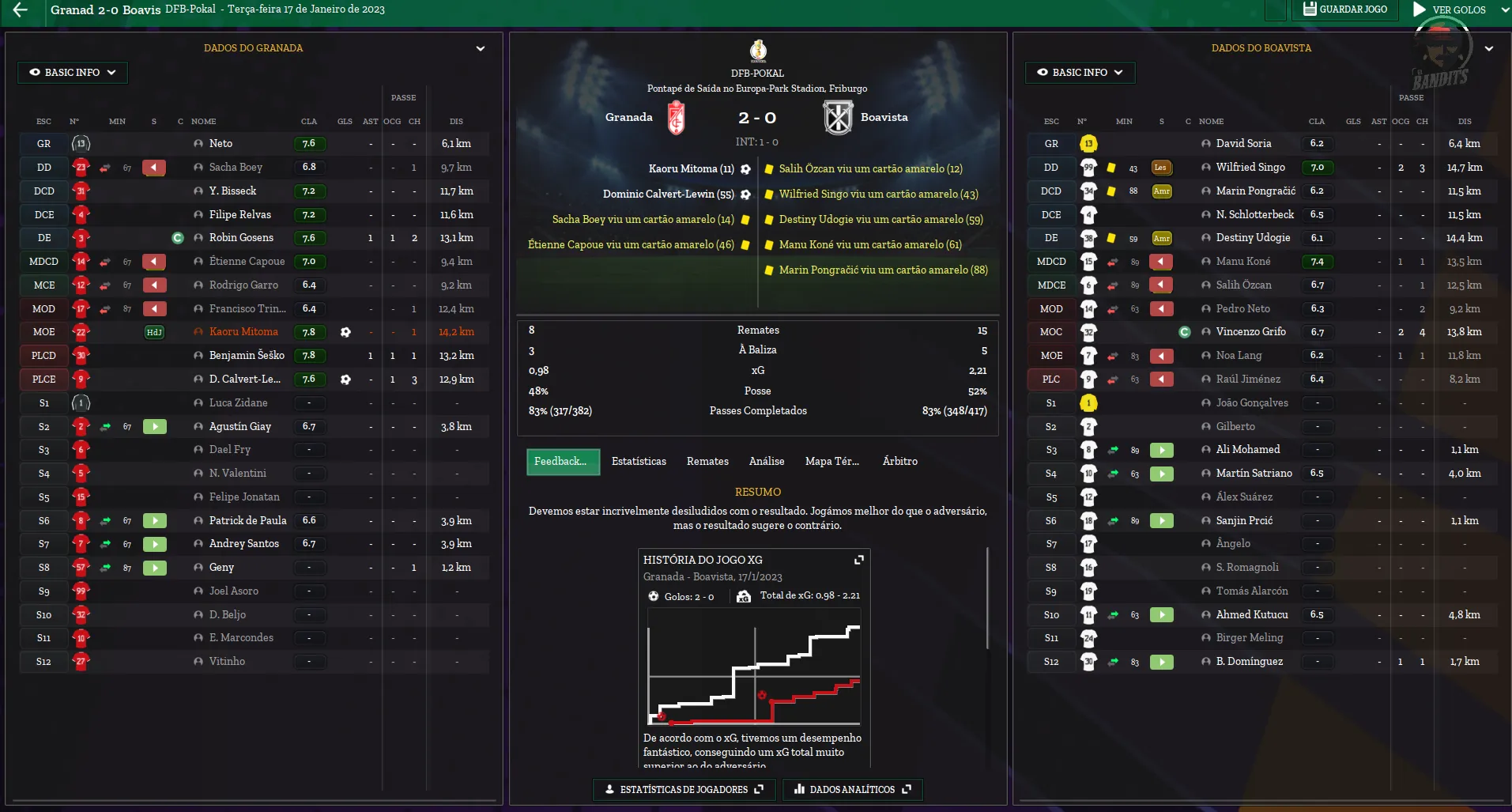This screenshot has width=1512, height=812.
Task: Switch to the Remates tab
Action: [707, 461]
